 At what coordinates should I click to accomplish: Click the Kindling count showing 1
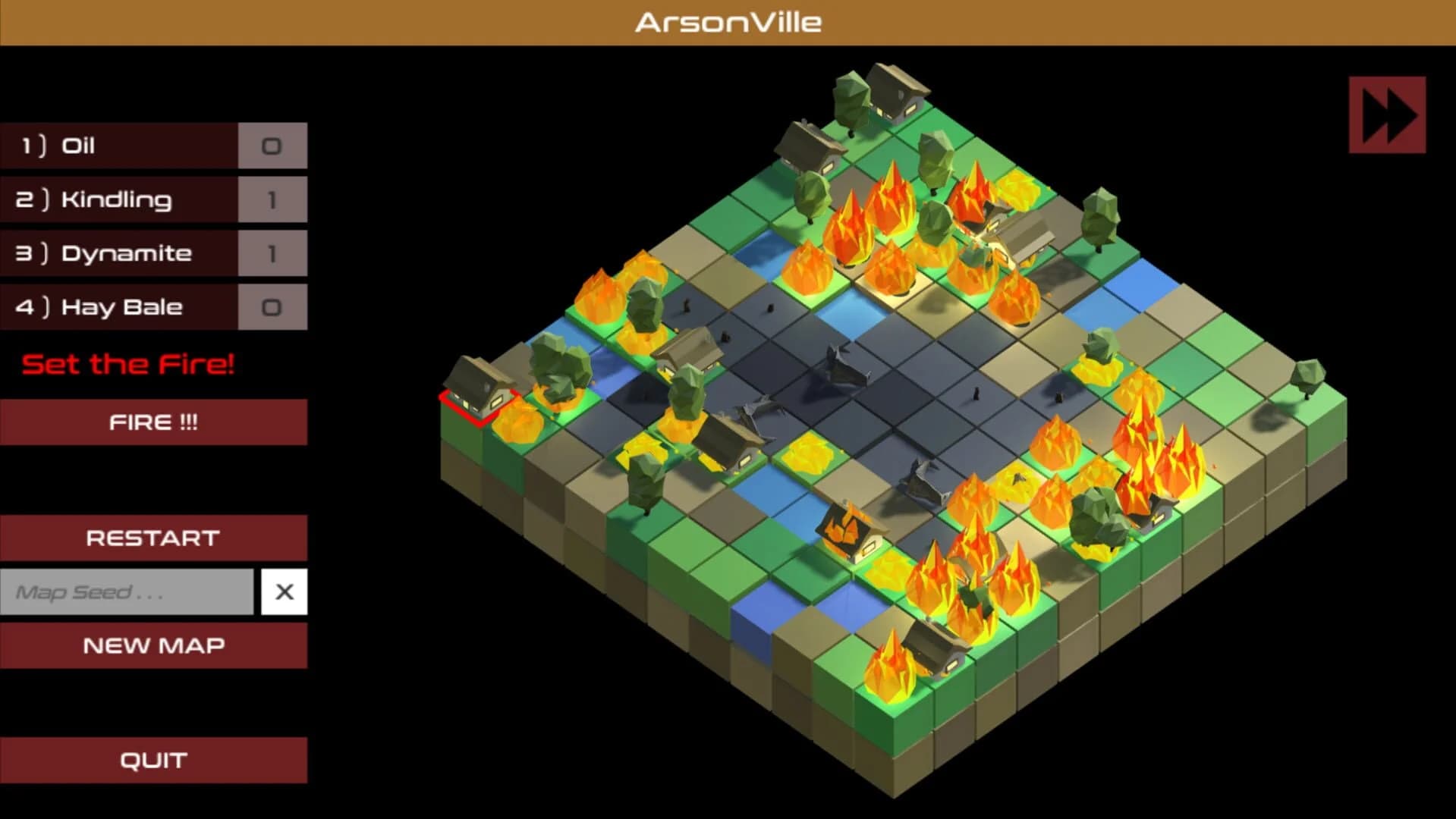point(272,199)
